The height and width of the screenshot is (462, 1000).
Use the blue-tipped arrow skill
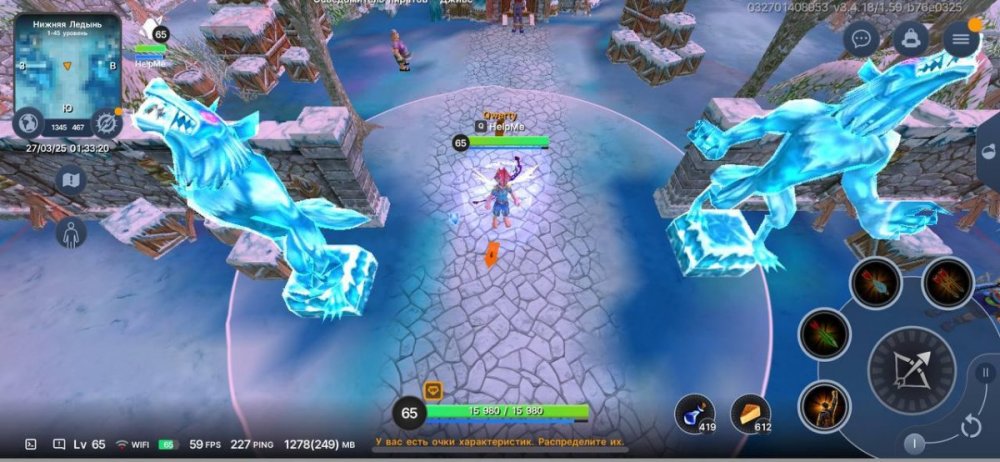click(876, 283)
